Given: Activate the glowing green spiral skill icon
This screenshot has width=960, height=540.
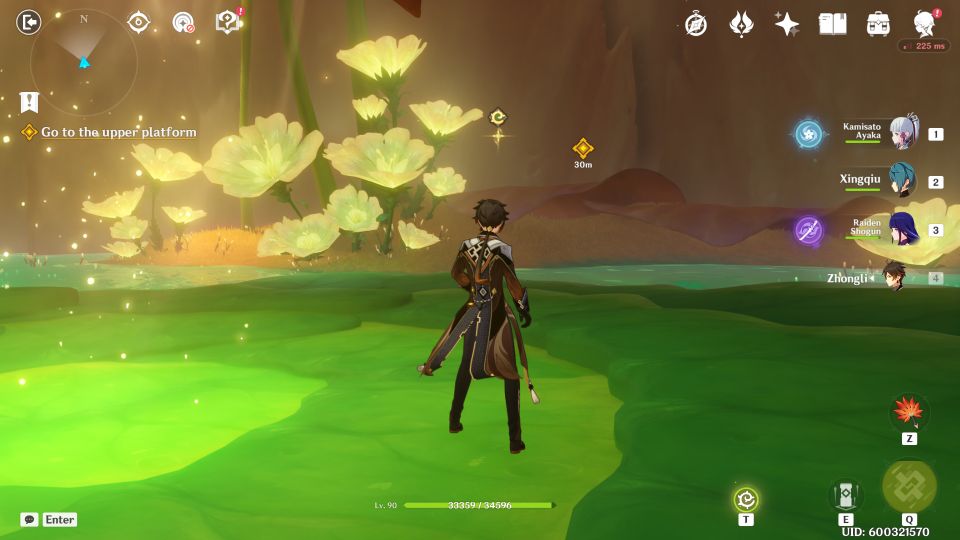Looking at the screenshot, I should tap(746, 499).
